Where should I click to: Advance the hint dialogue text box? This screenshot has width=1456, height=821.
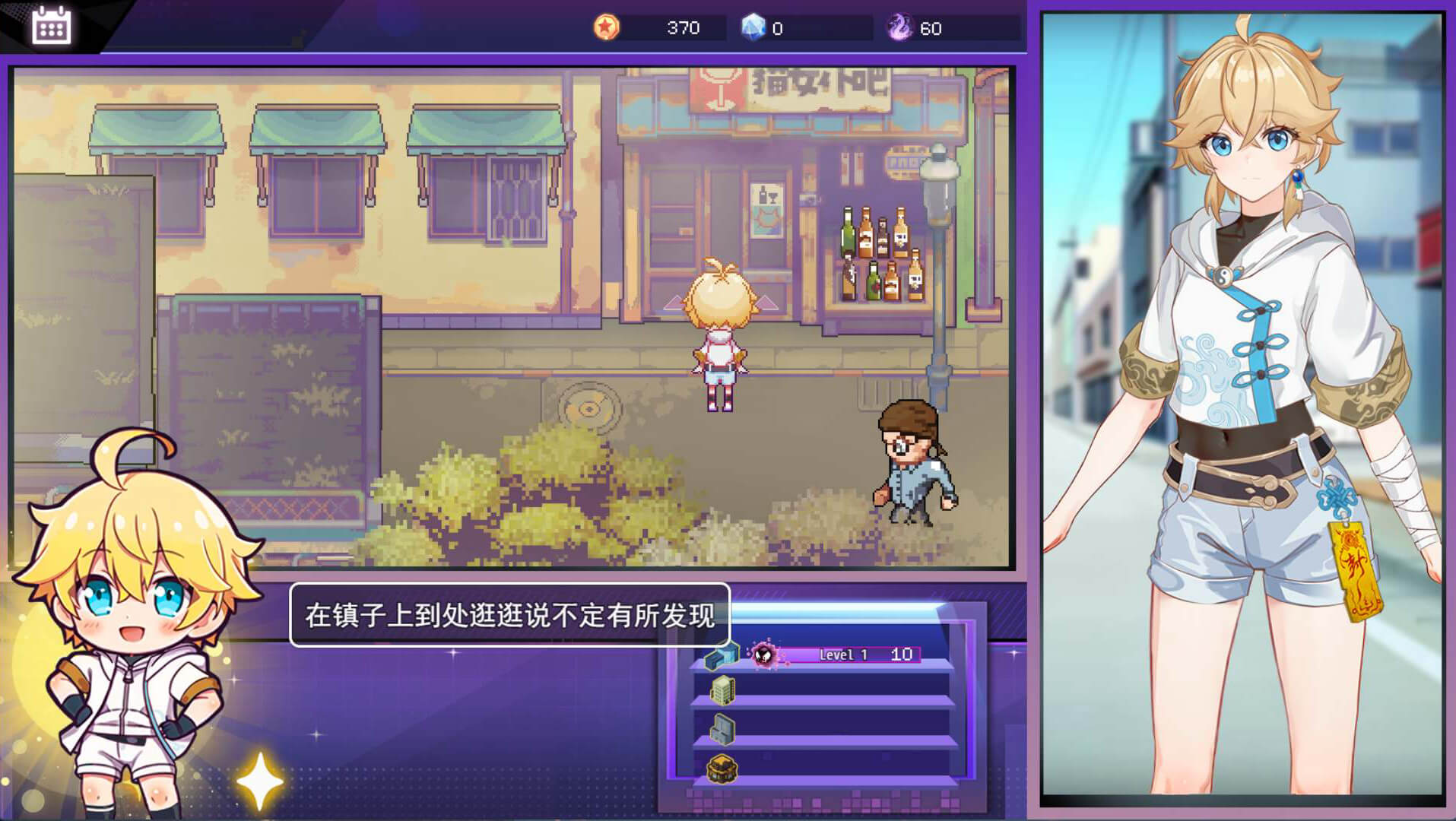click(509, 615)
